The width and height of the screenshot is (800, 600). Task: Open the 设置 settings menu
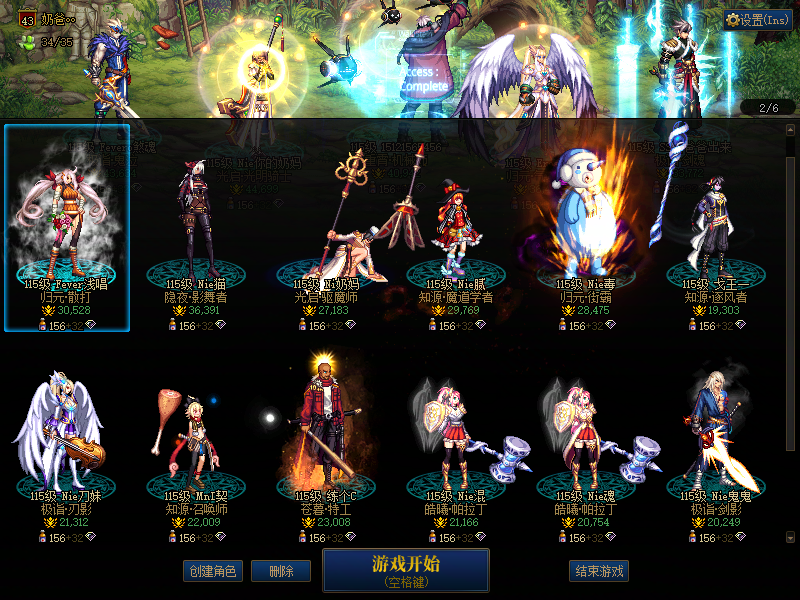tap(757, 20)
